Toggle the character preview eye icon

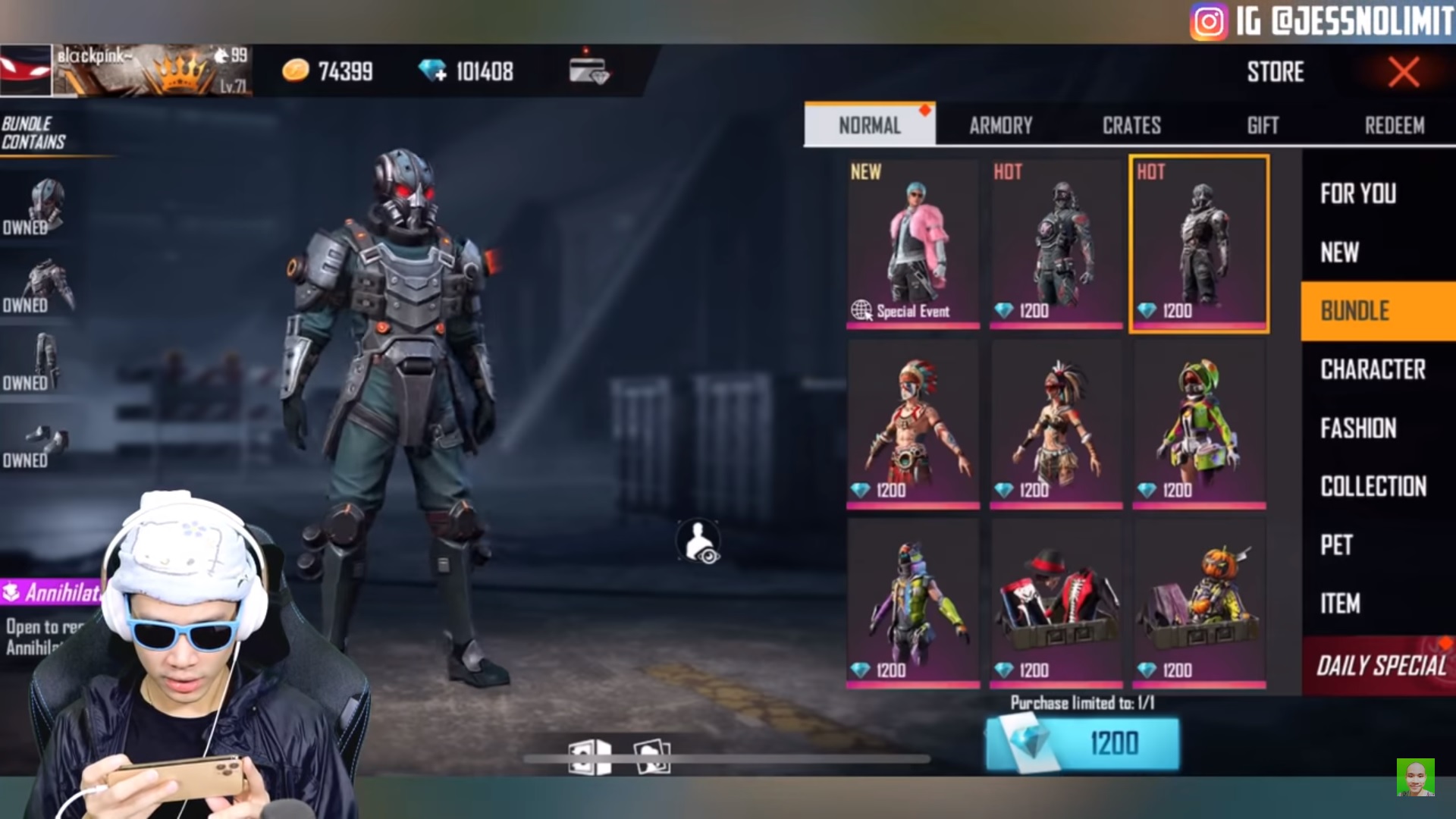[x=699, y=542]
